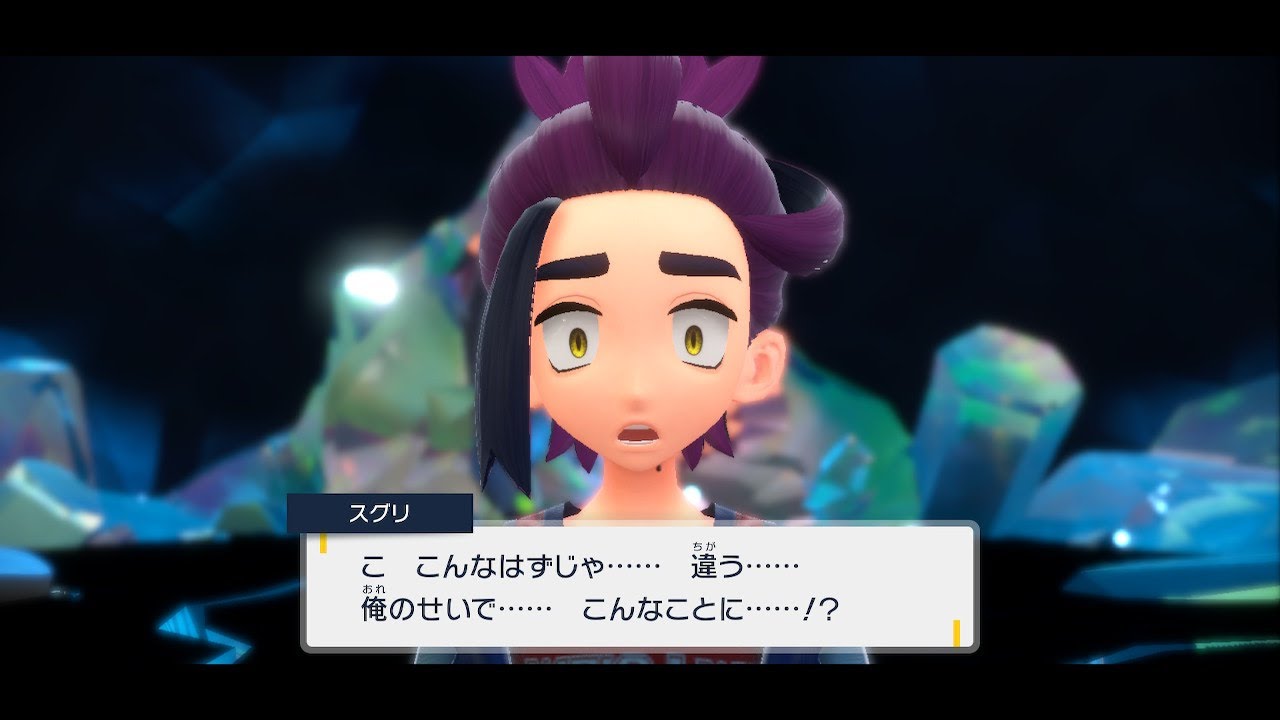Click the スグリ name tag banner

coord(380,511)
